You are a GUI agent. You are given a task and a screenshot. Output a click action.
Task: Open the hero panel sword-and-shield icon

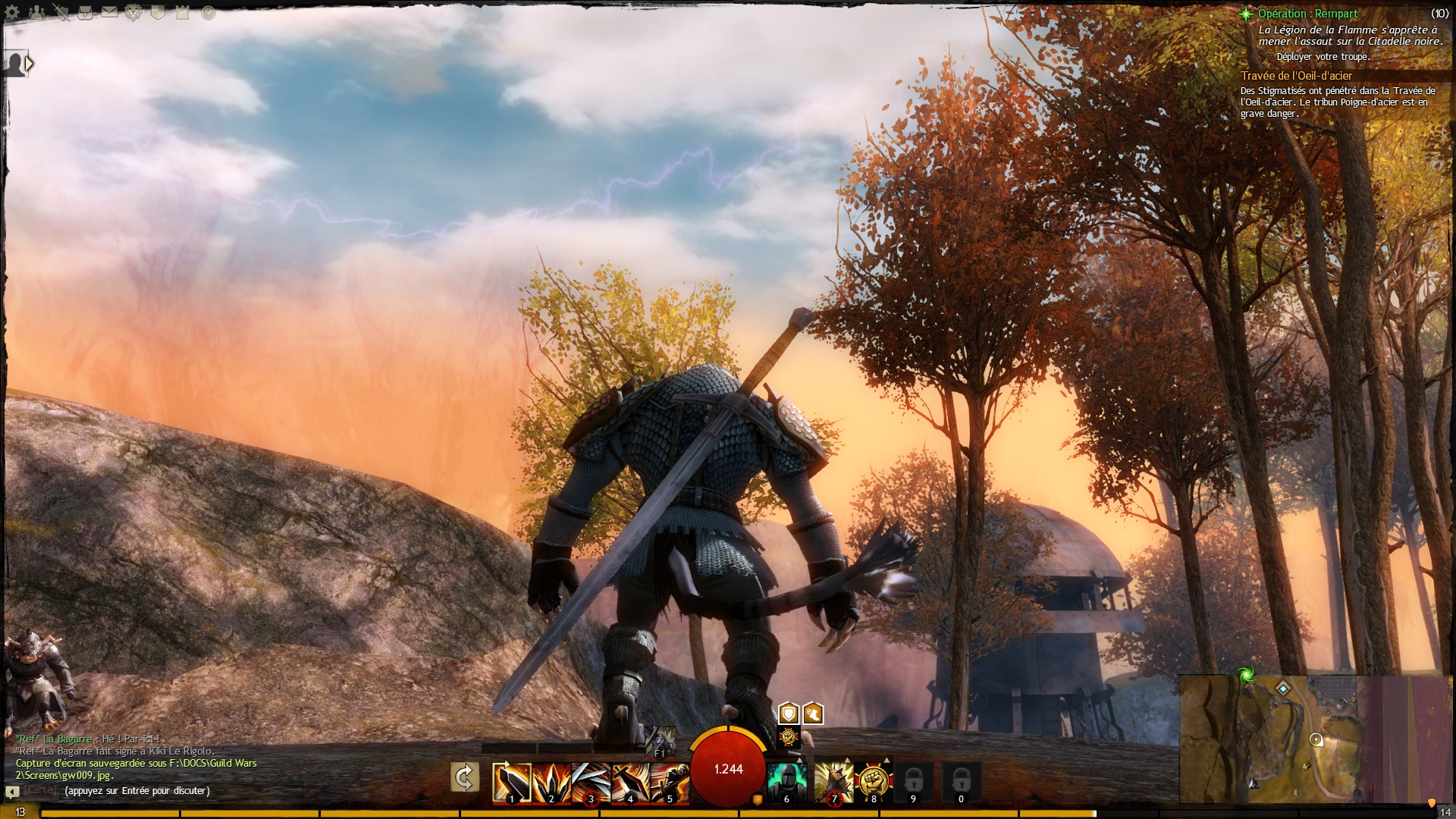pyautogui.click(x=61, y=12)
